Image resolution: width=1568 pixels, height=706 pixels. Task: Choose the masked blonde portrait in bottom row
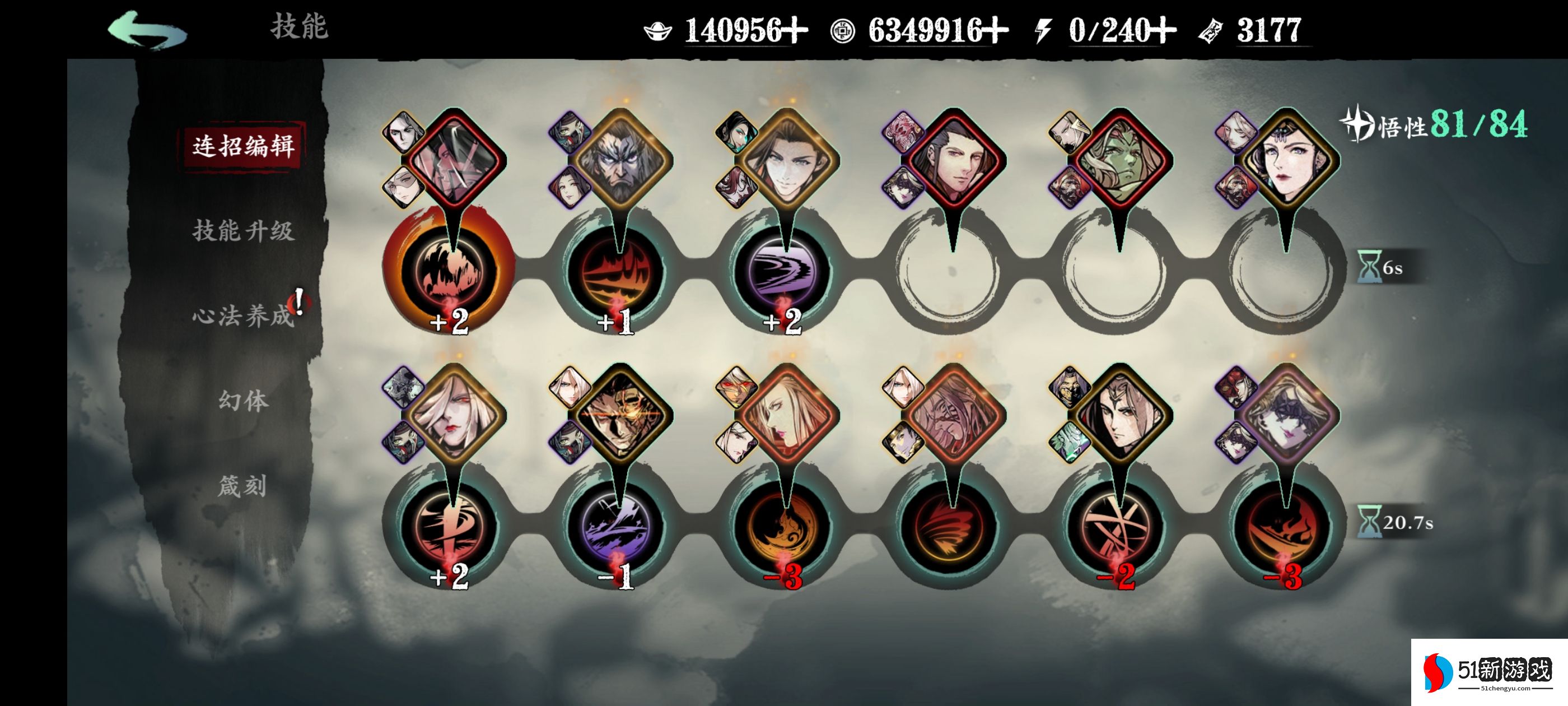click(x=1286, y=414)
